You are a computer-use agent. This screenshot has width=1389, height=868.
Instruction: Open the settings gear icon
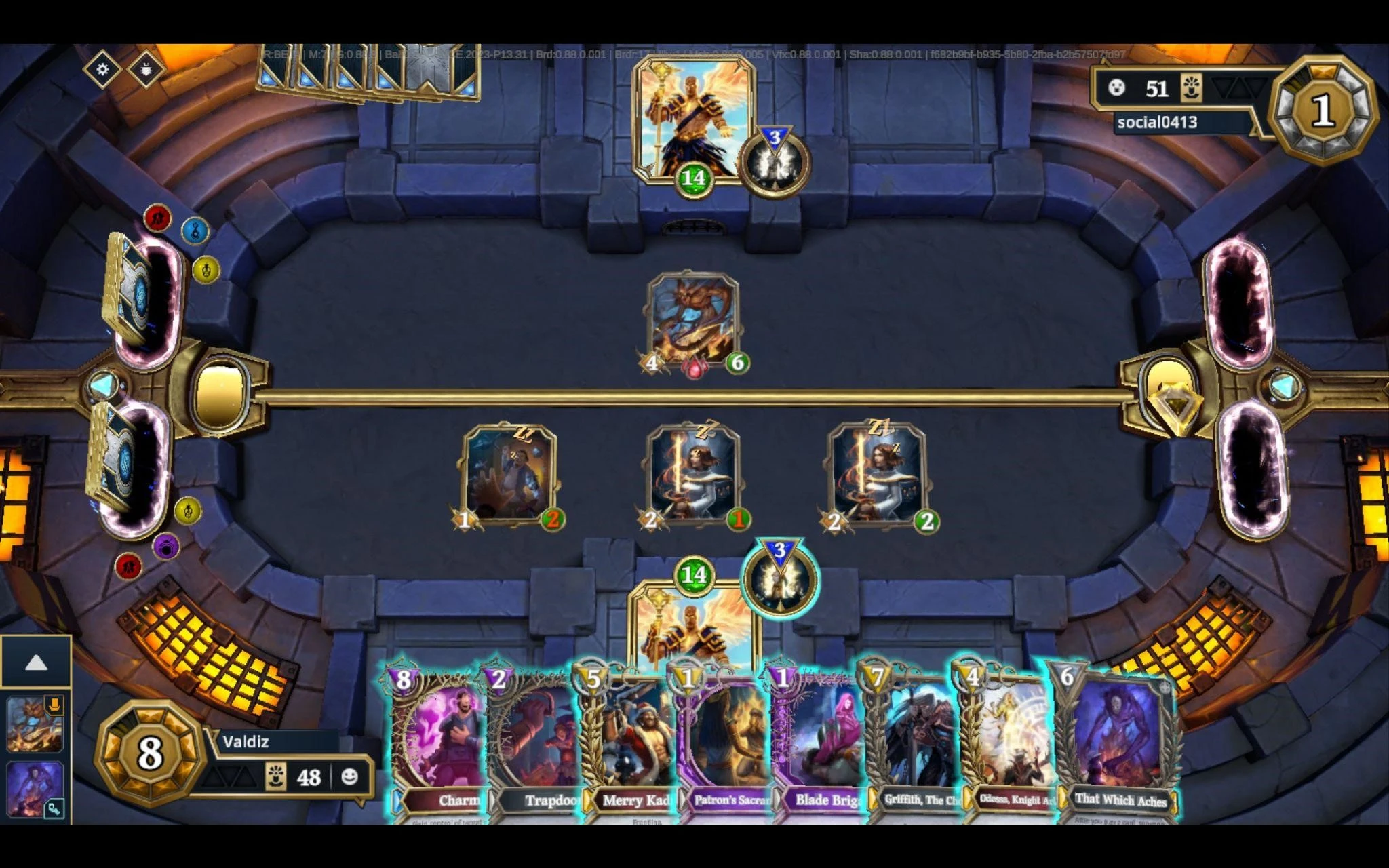coord(102,69)
